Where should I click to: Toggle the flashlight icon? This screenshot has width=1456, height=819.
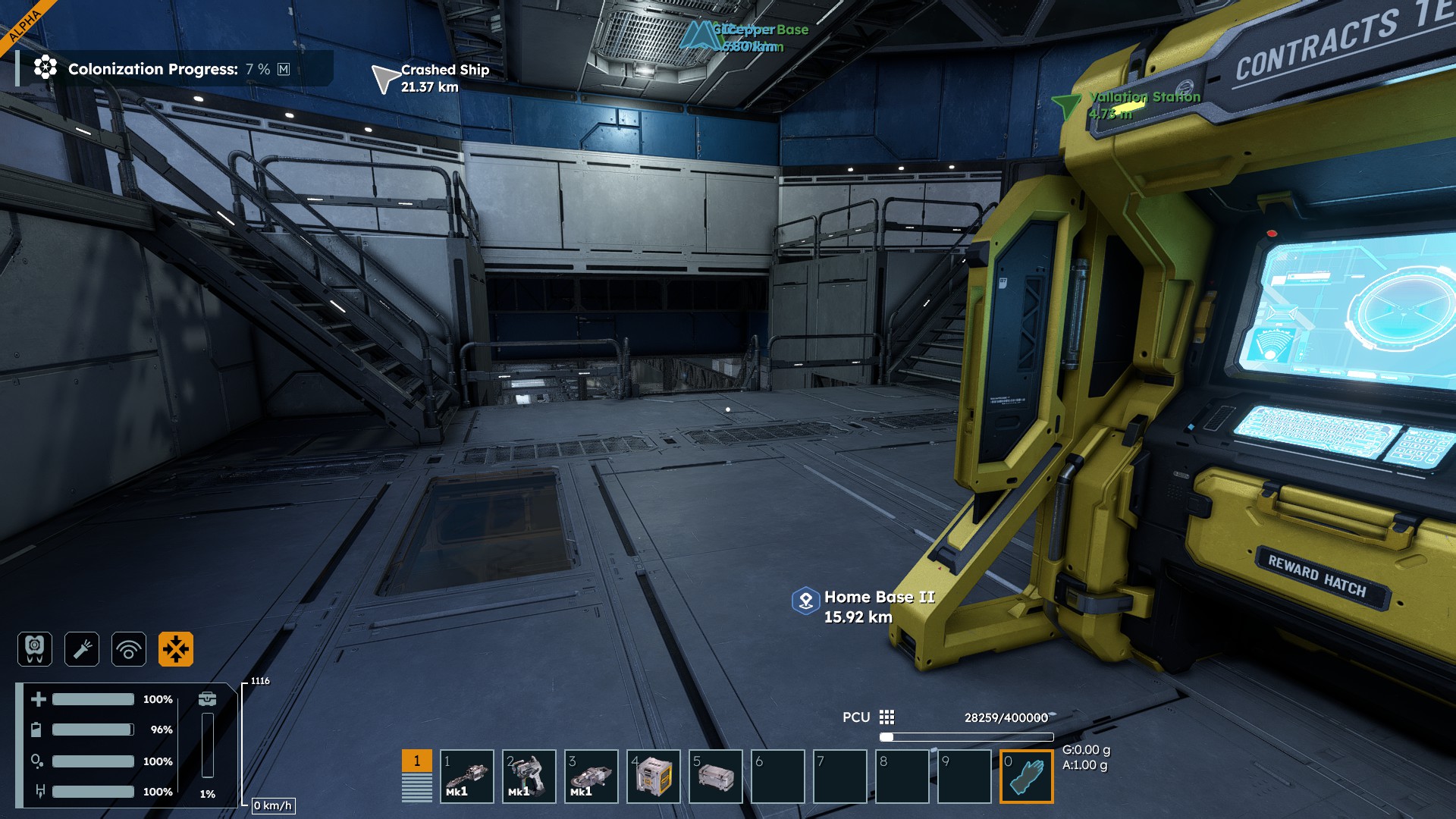(x=82, y=649)
